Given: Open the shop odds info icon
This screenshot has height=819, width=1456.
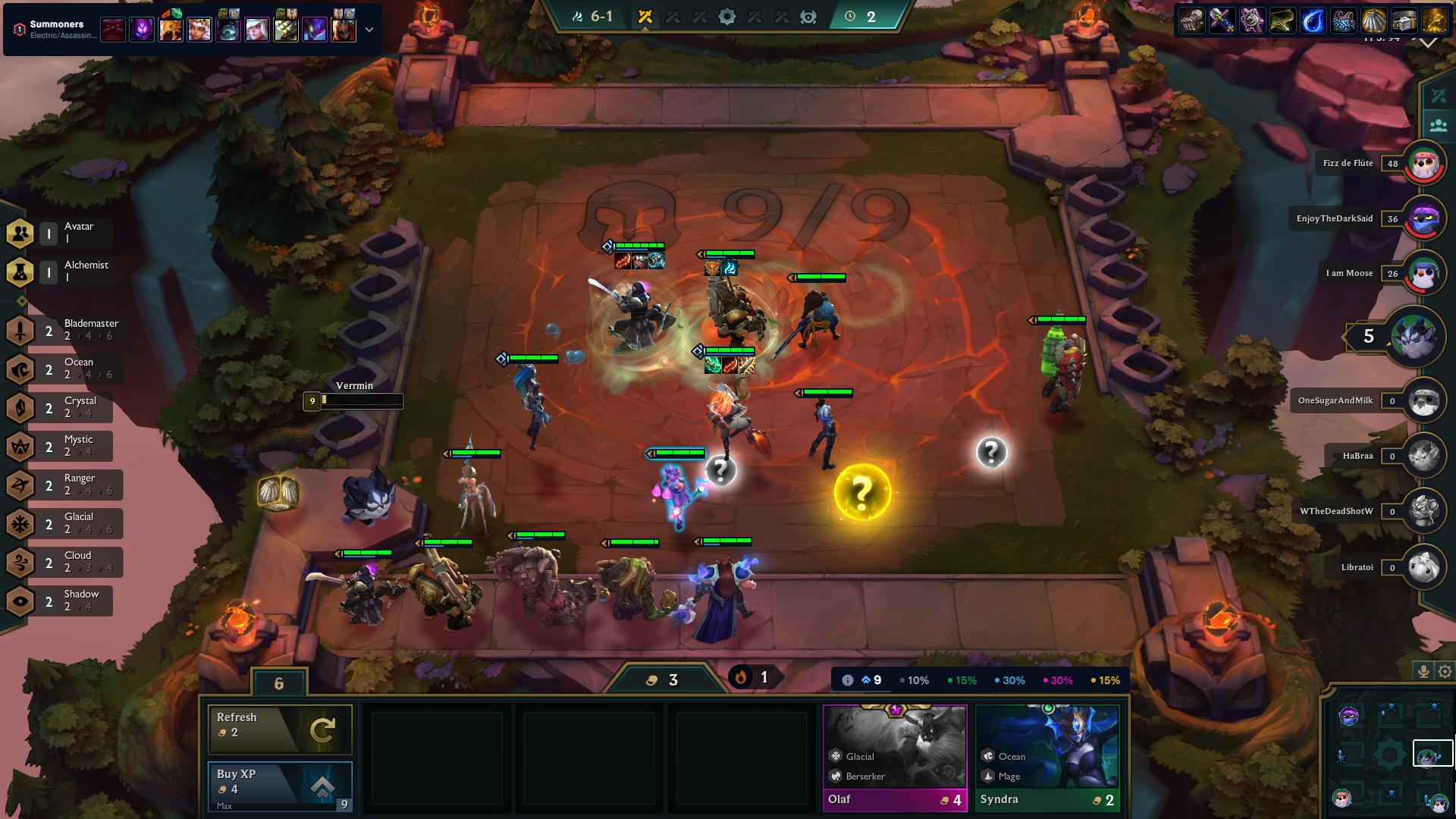Looking at the screenshot, I should pyautogui.click(x=848, y=680).
